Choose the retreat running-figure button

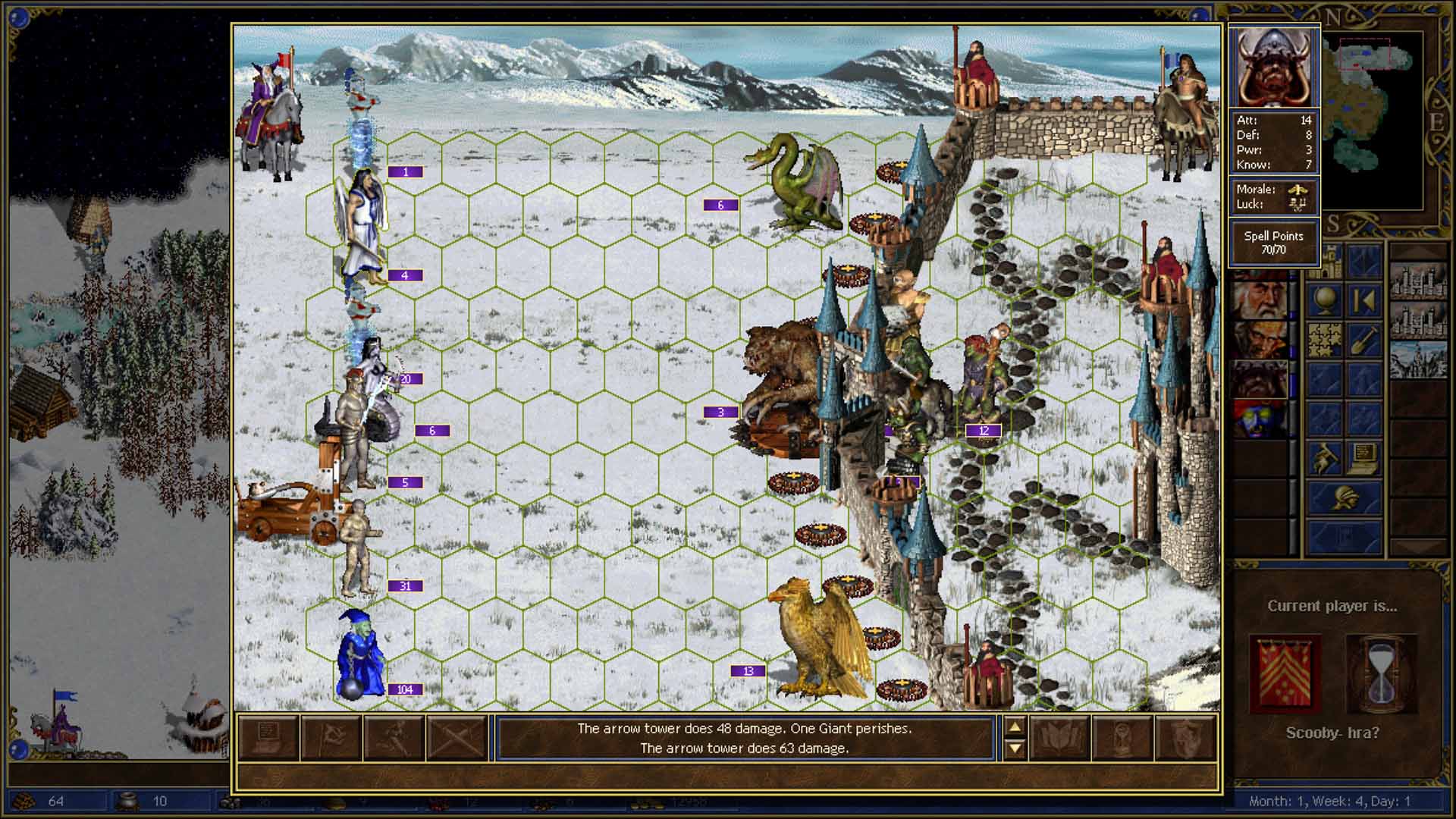tap(394, 737)
